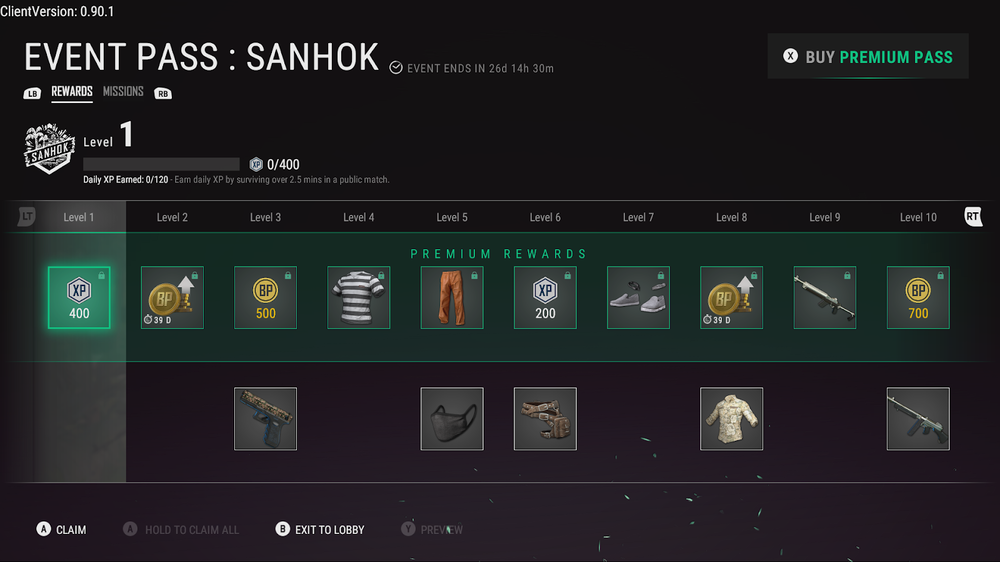This screenshot has width=1000, height=562.
Task: Jump to the Level 5 column header
Action: tap(452, 217)
